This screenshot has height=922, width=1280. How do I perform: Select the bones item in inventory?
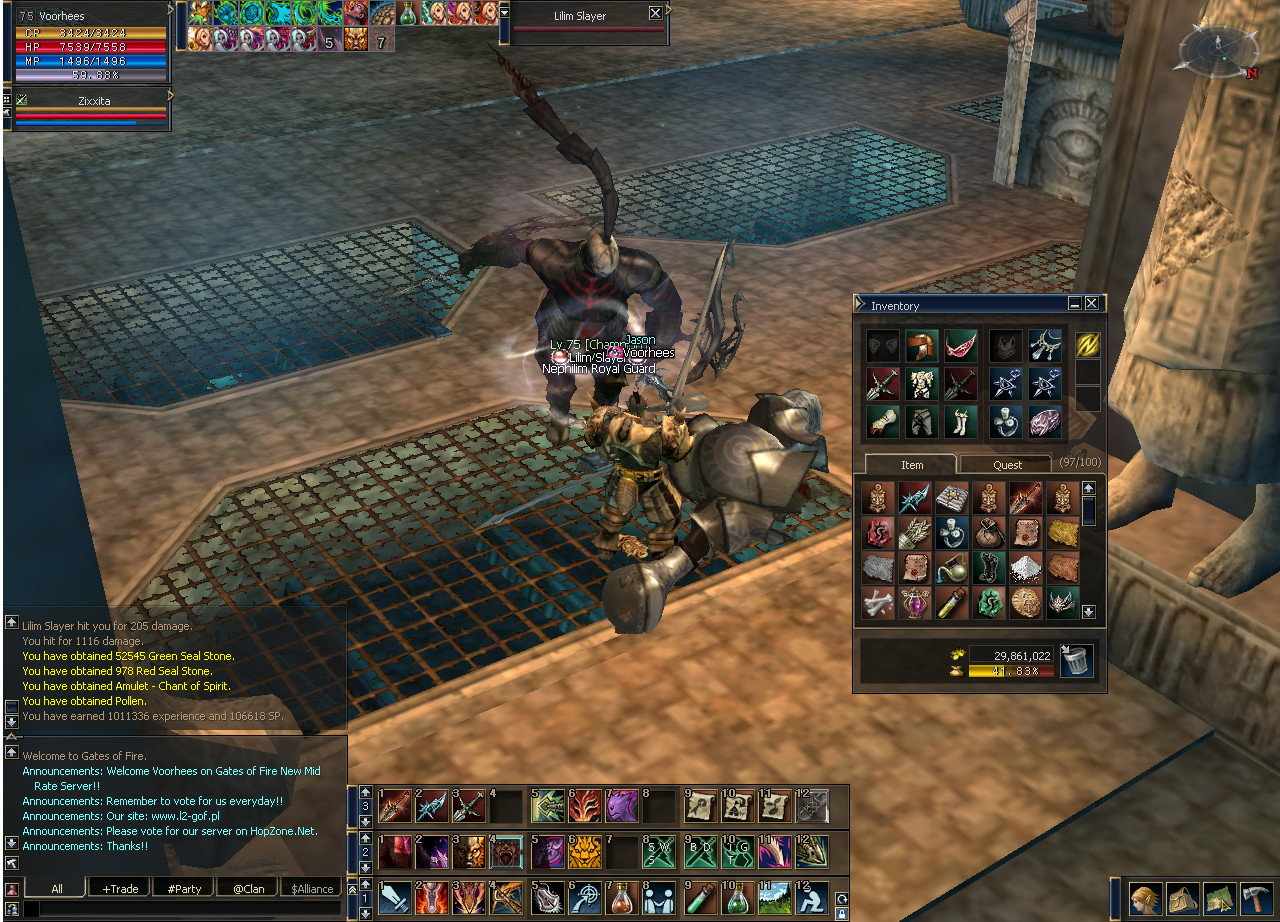click(879, 603)
